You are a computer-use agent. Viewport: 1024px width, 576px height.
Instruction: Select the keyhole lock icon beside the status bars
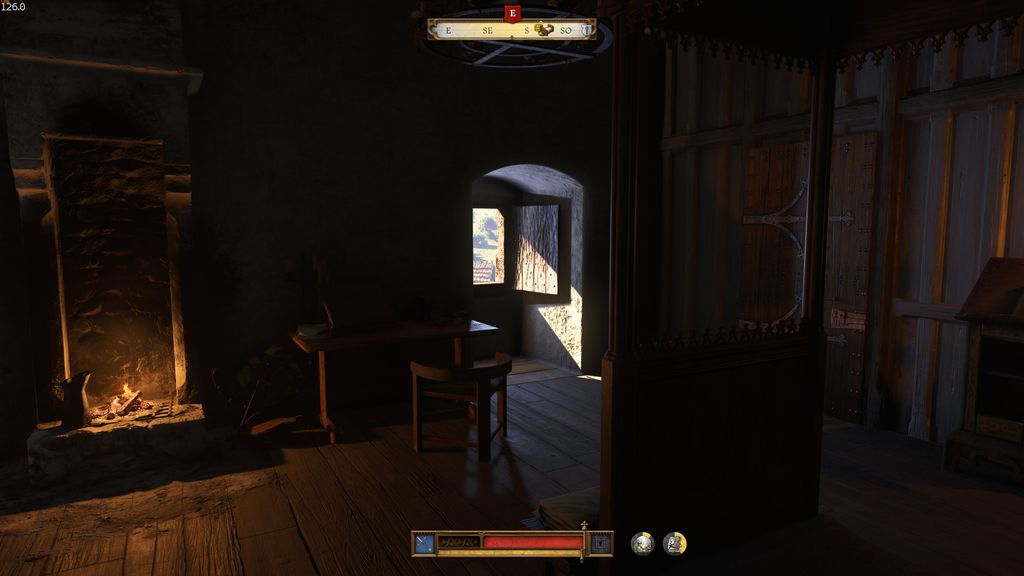pyautogui.click(x=600, y=543)
